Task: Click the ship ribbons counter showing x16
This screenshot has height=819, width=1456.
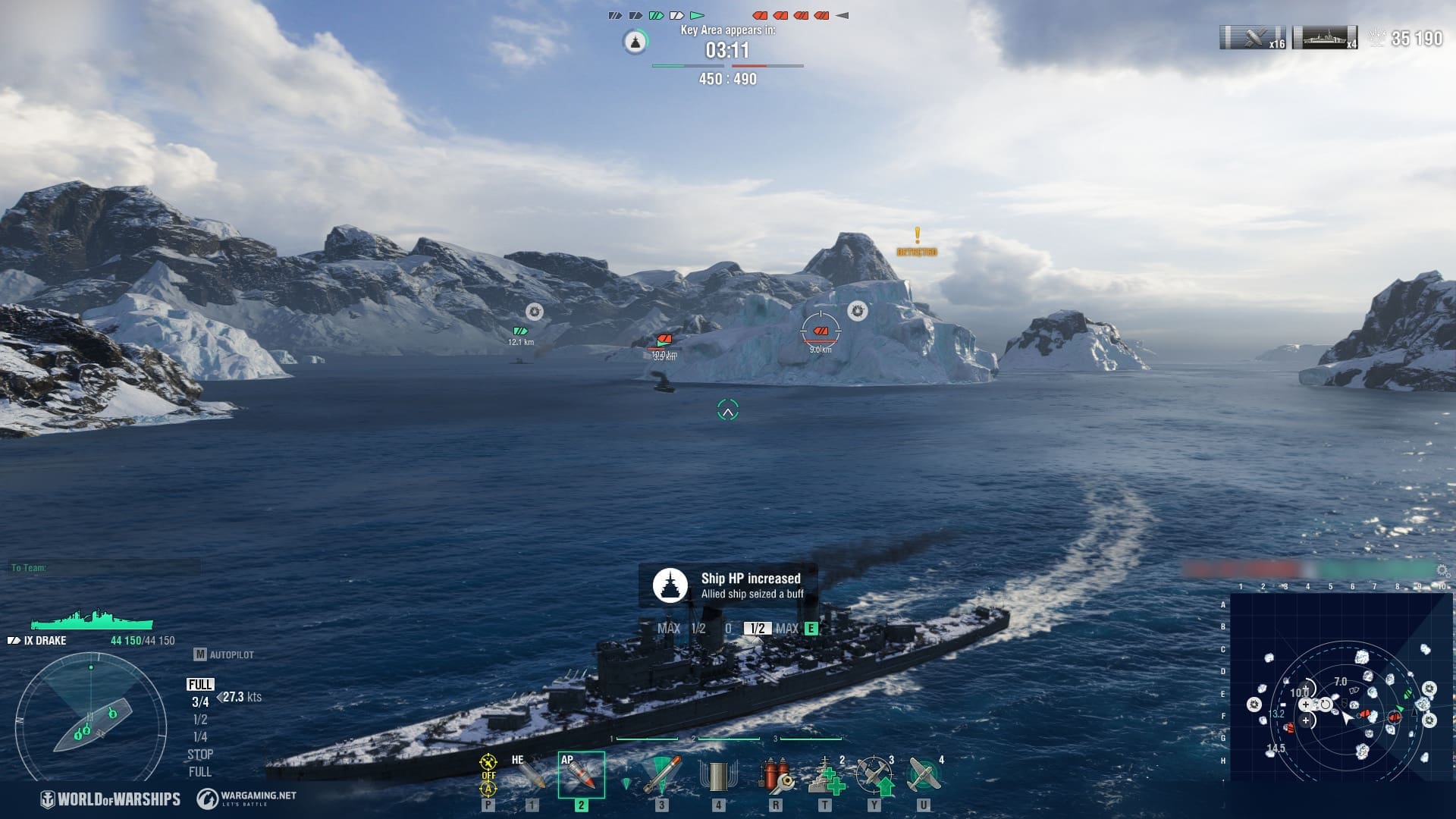Action: point(1253,38)
